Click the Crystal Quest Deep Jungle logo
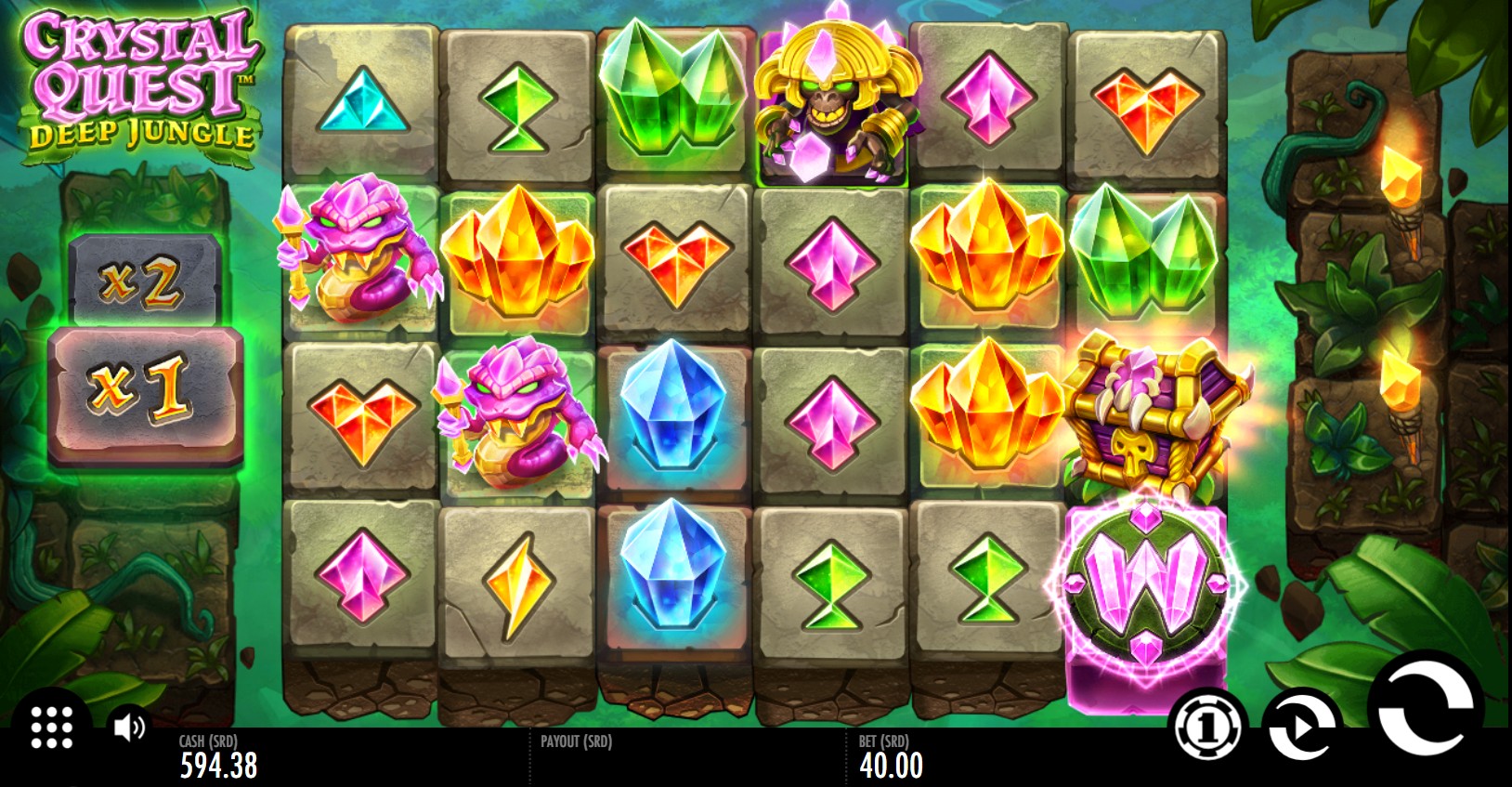This screenshot has width=1512, height=787. [x=137, y=77]
